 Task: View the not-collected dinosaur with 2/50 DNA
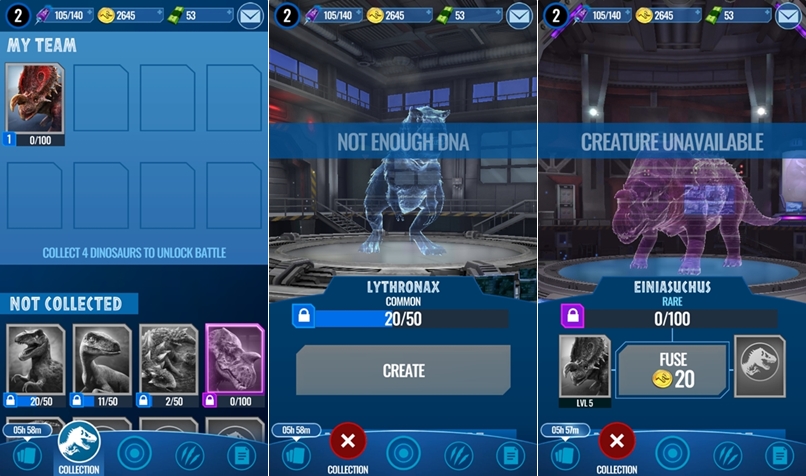(168, 362)
